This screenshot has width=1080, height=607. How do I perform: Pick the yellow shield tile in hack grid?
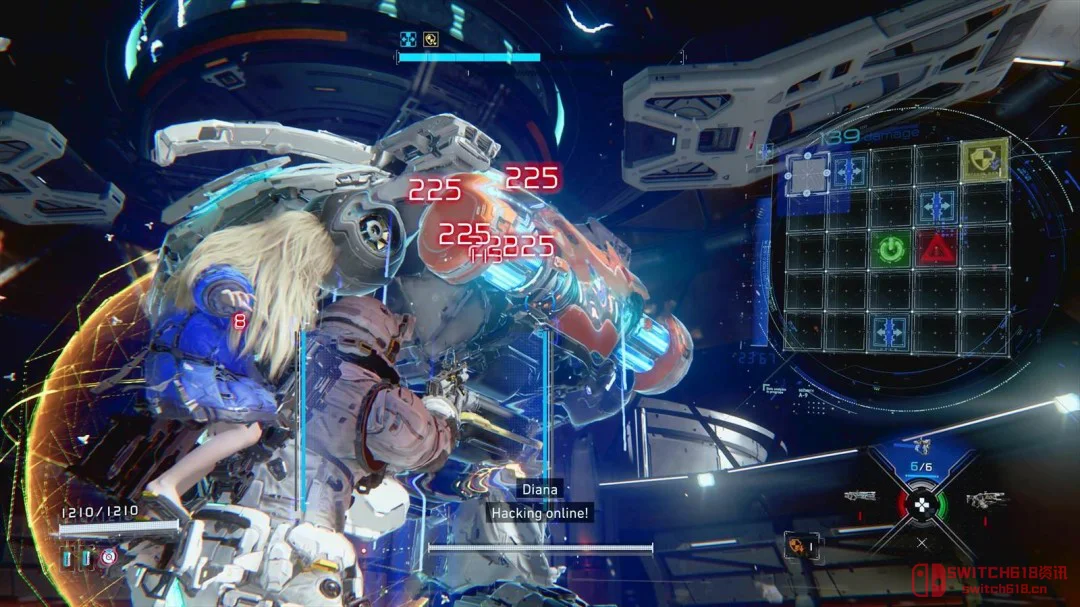point(984,160)
